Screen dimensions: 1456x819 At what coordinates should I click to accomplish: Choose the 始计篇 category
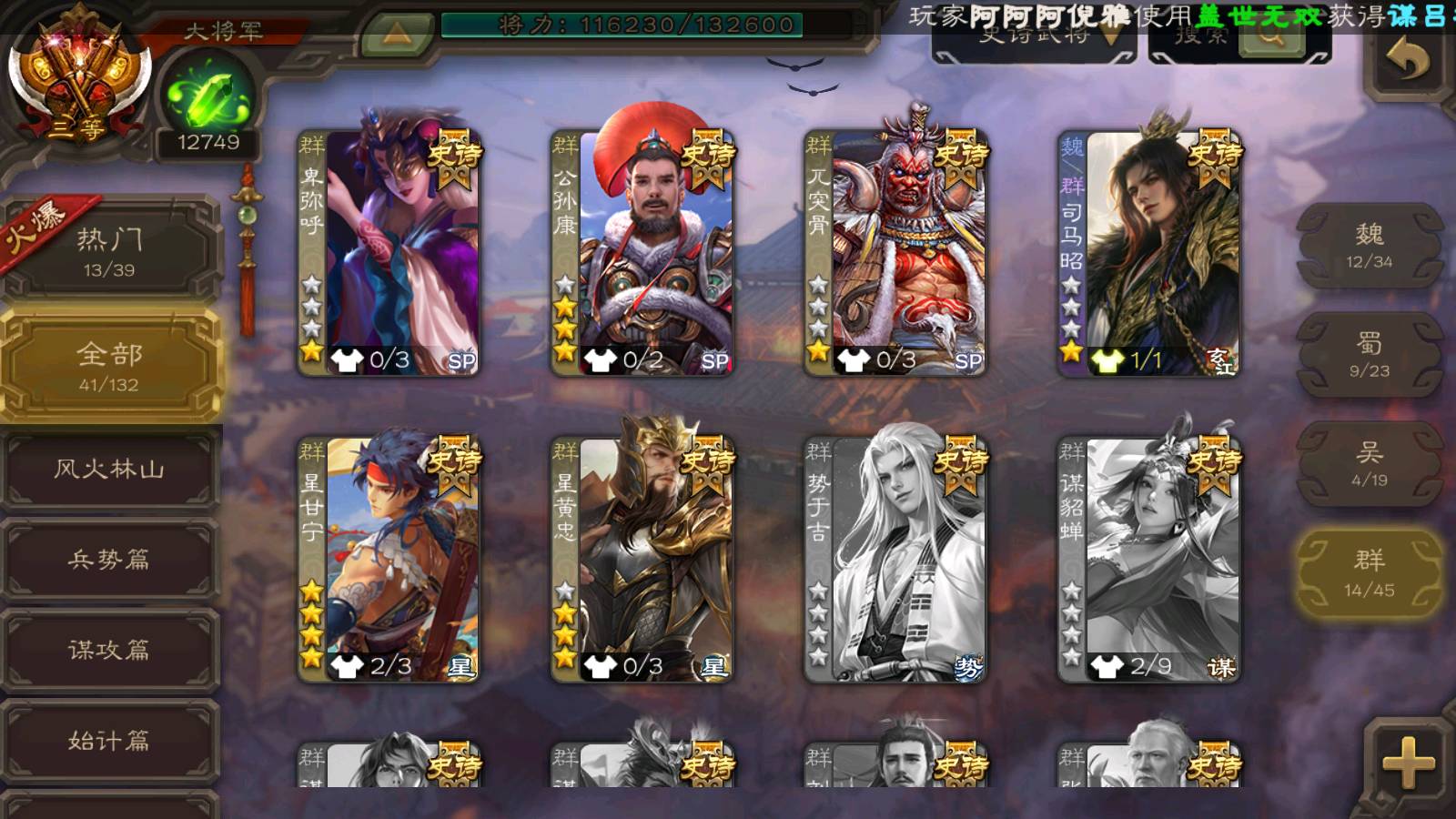[109, 740]
